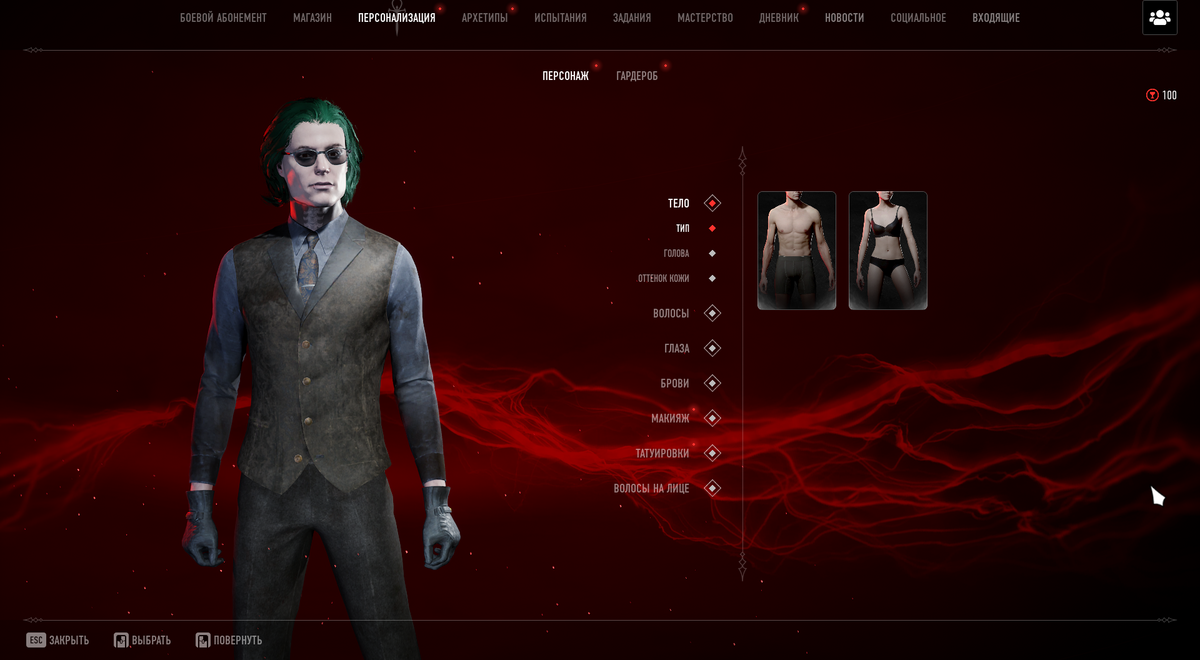Image resolution: width=1200 pixels, height=660 pixels.
Task: Select the male body type thumbnail
Action: pyautogui.click(x=797, y=250)
